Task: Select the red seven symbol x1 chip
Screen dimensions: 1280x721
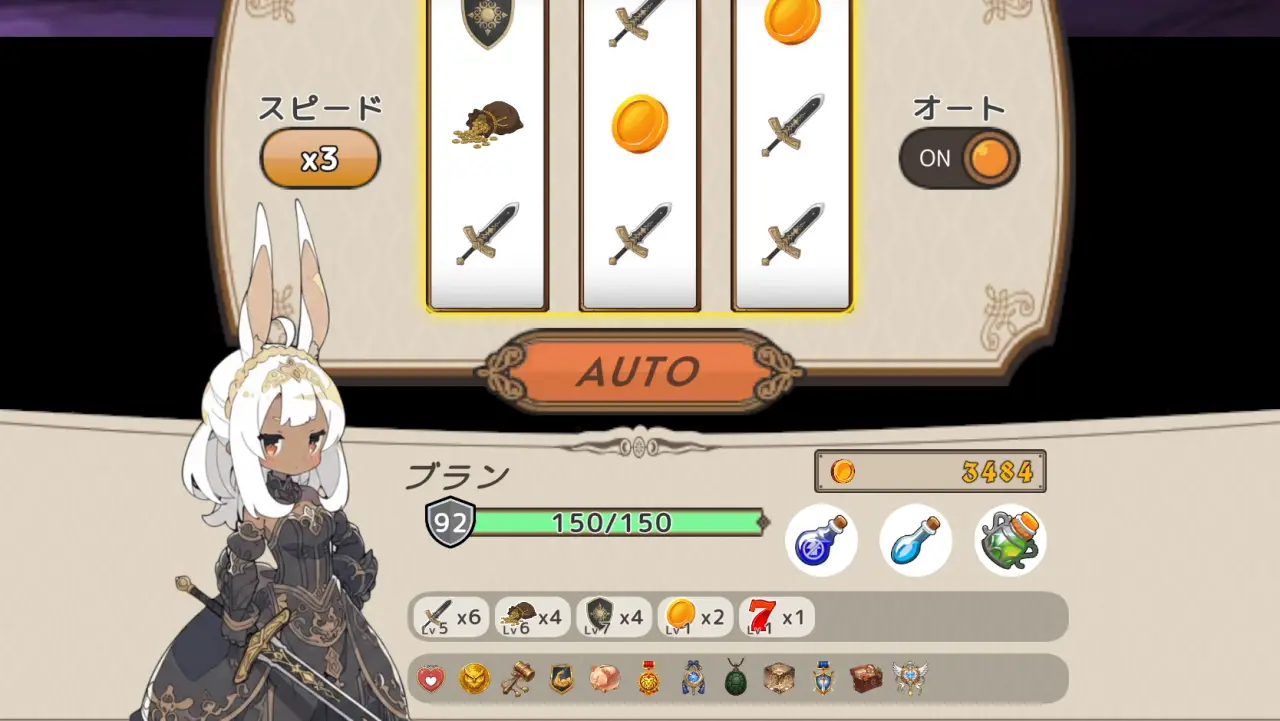Action: pyautogui.click(x=776, y=617)
